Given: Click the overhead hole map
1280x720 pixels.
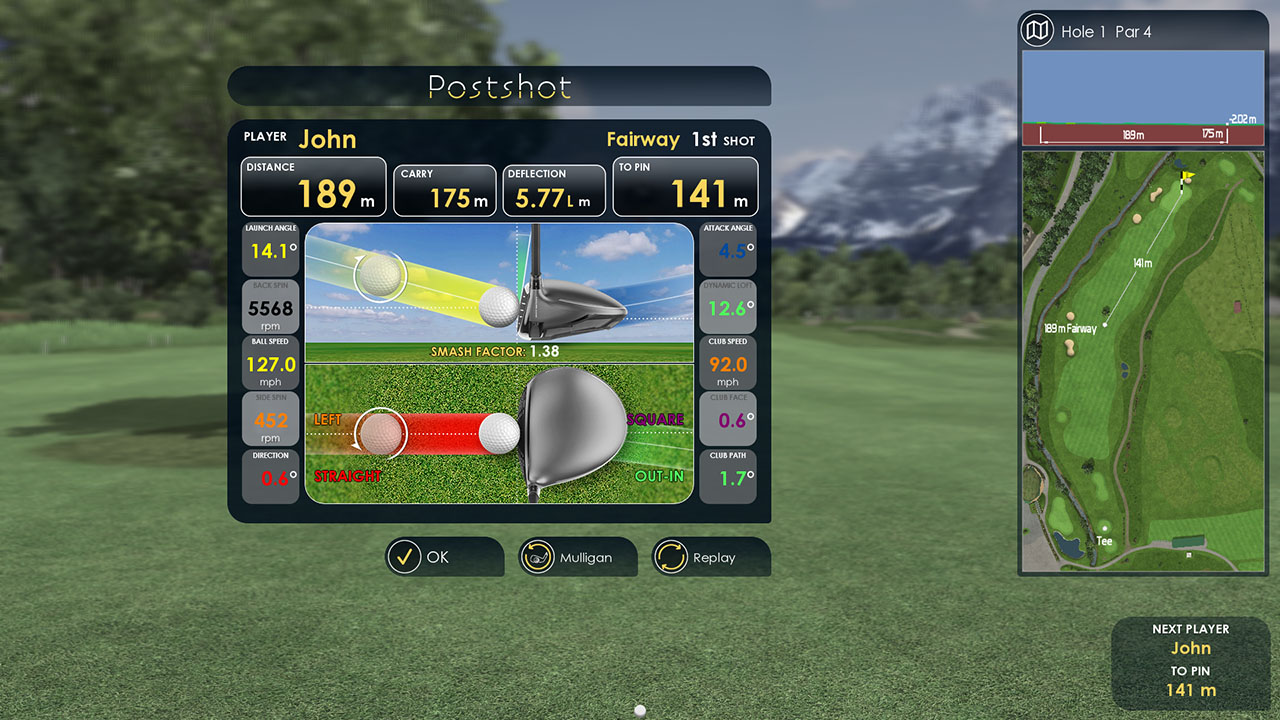Looking at the screenshot, I should 1143,360.
